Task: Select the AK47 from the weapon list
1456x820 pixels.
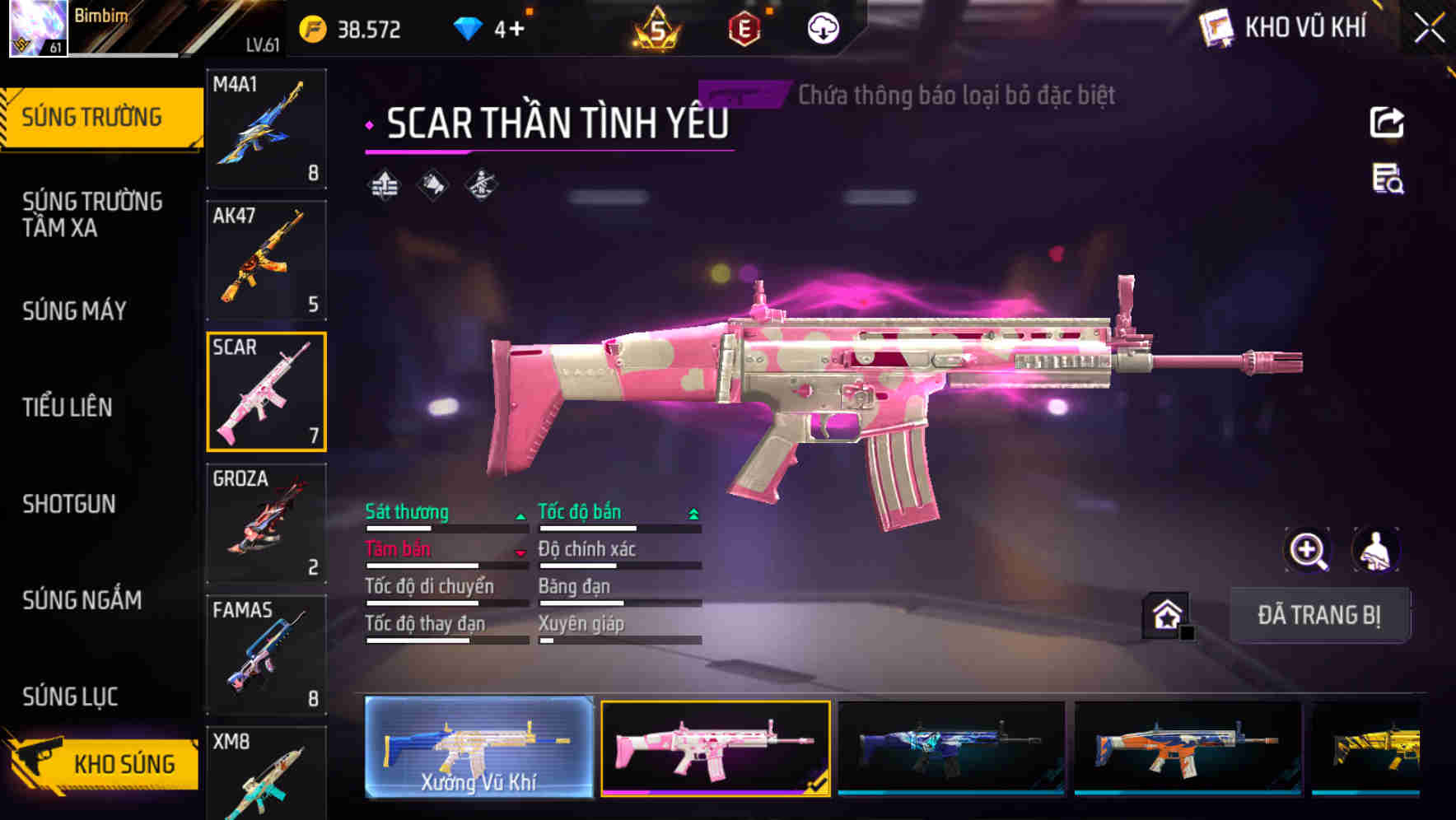Action: coord(267,259)
